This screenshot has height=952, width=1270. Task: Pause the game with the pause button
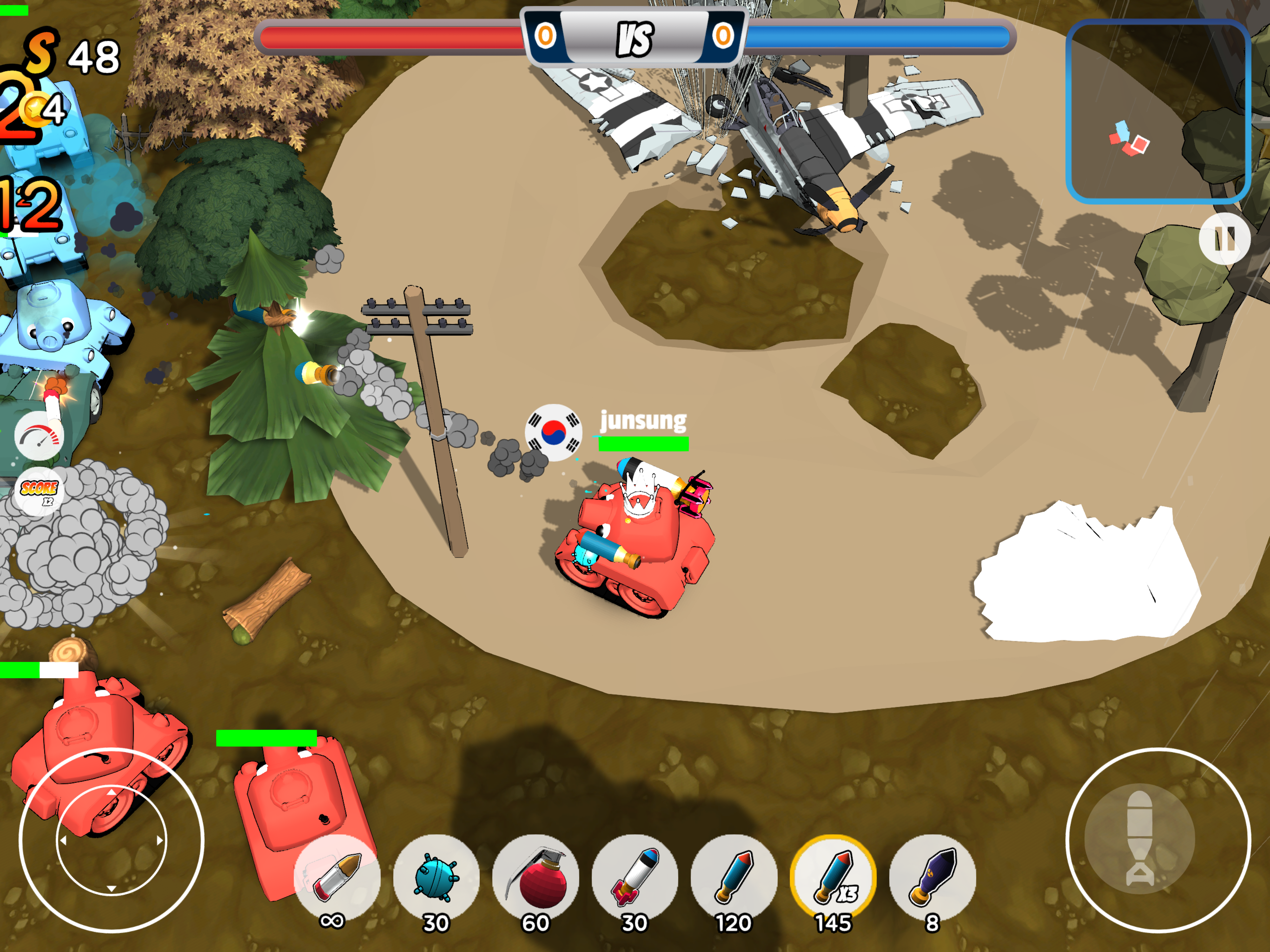coord(1224,238)
